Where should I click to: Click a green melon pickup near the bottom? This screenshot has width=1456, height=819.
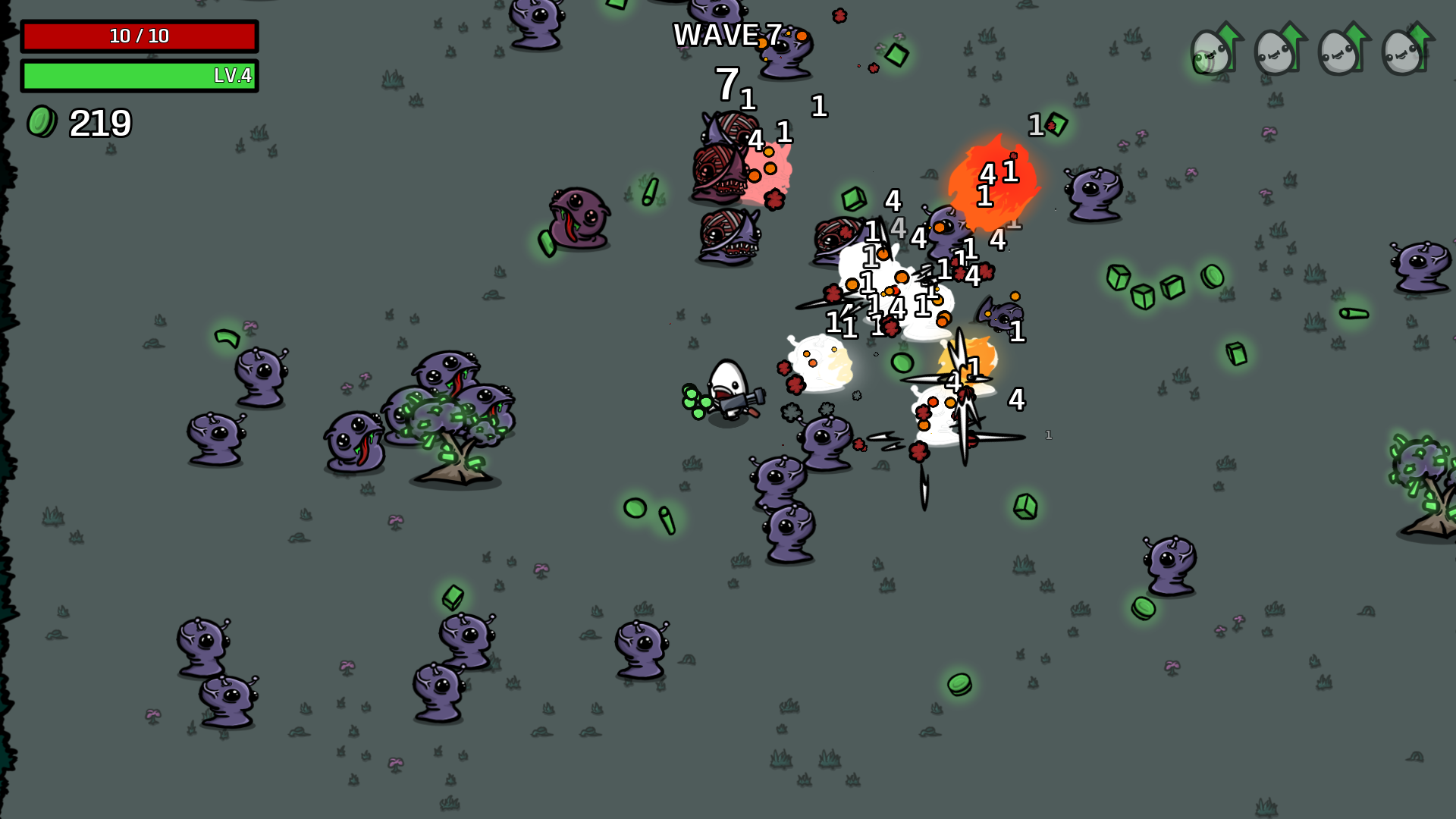959,685
